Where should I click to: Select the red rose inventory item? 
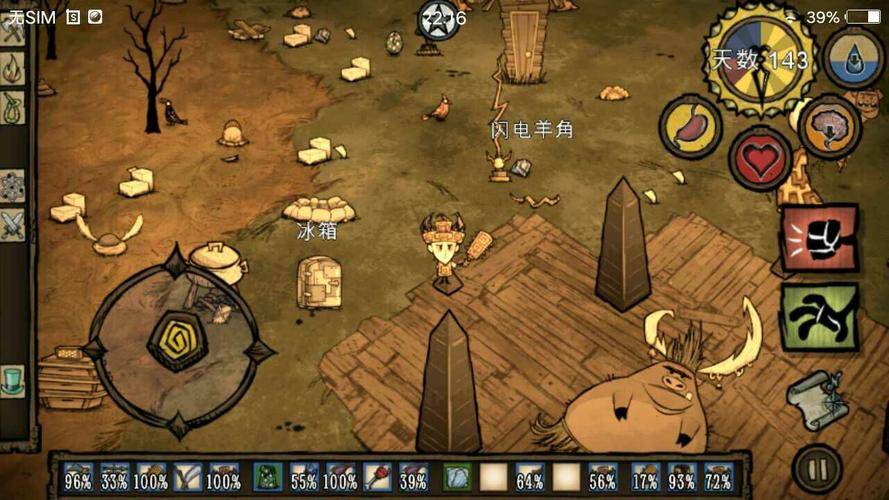[377, 476]
